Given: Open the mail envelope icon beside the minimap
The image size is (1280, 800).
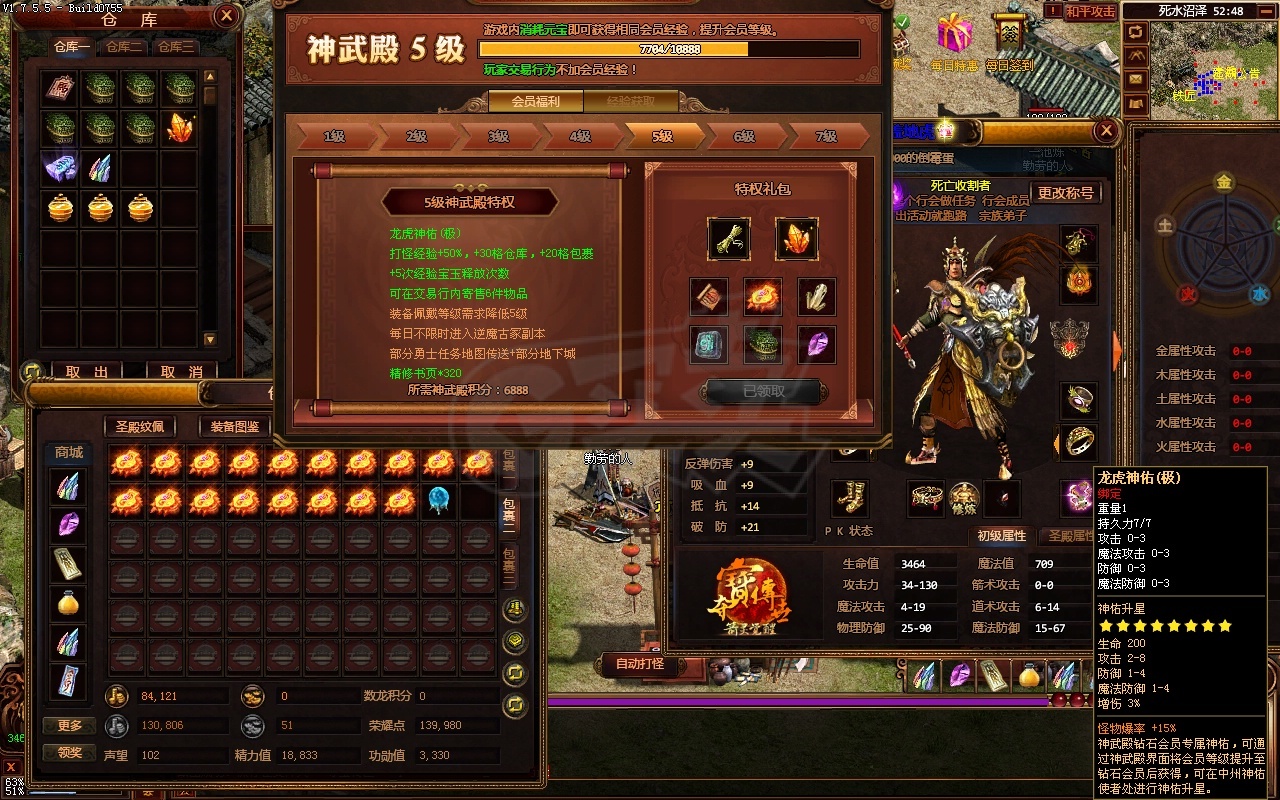Looking at the screenshot, I should (1135, 78).
